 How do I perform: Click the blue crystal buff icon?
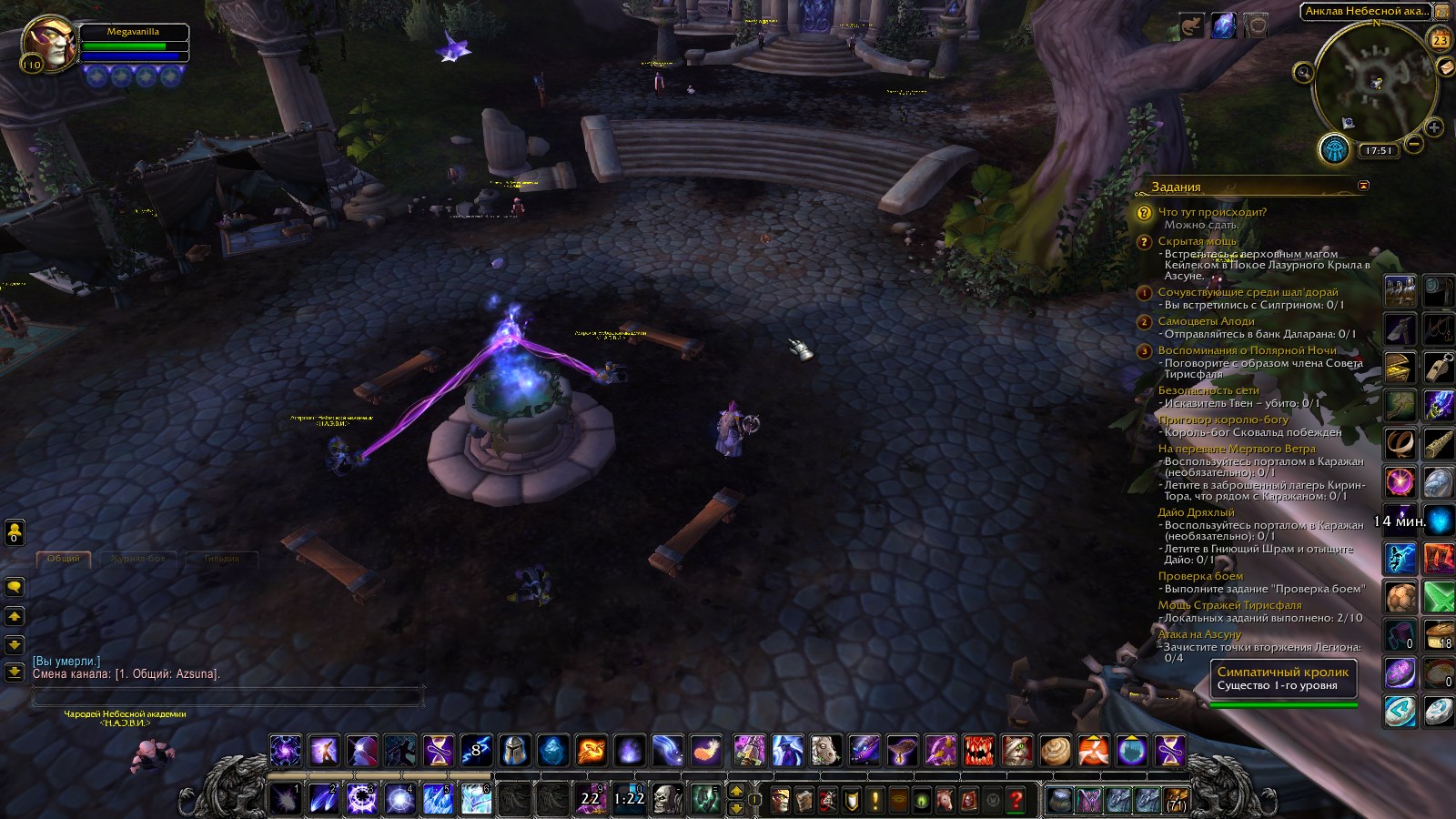(1224, 25)
